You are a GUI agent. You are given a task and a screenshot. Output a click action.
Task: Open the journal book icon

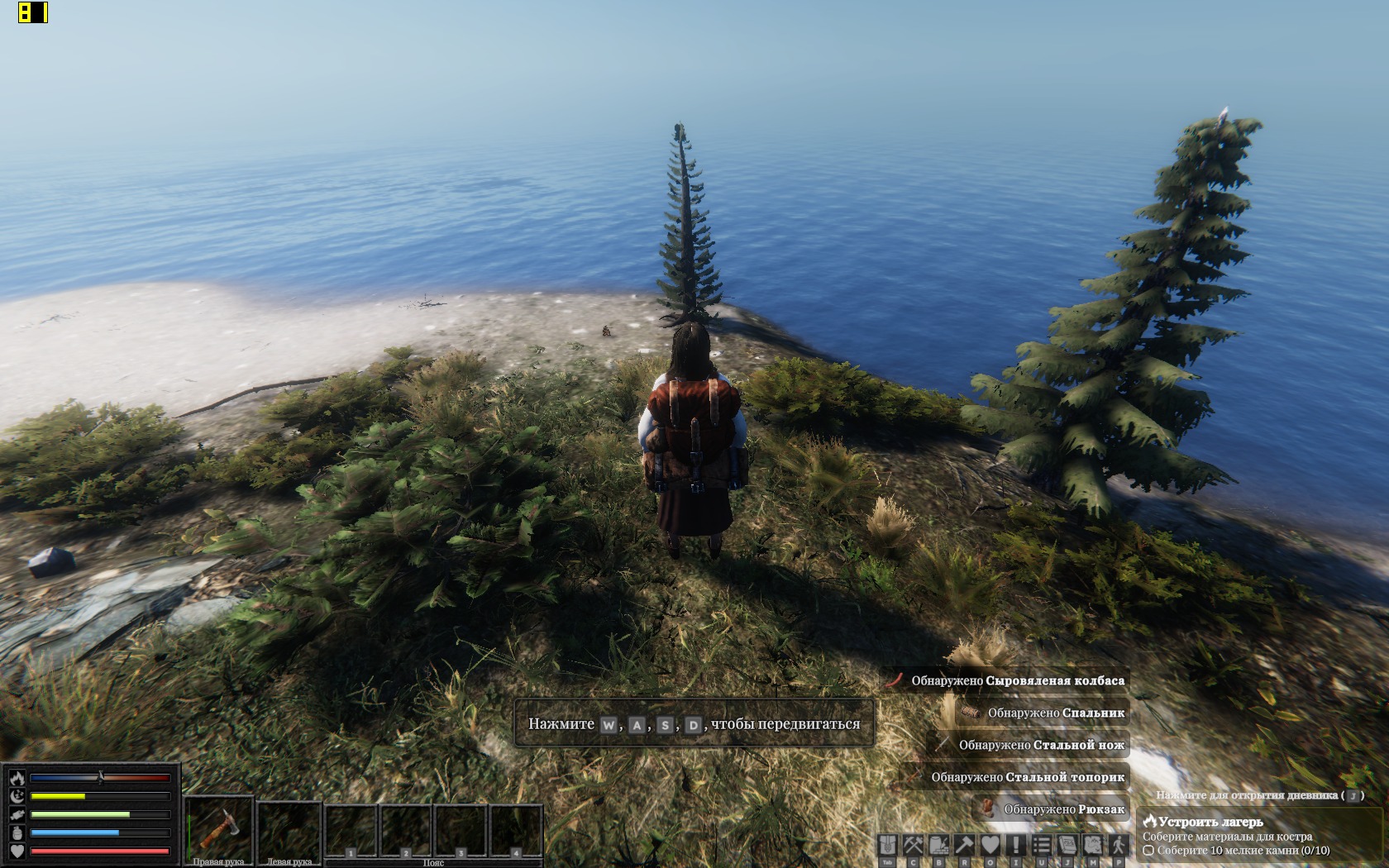point(1067,845)
